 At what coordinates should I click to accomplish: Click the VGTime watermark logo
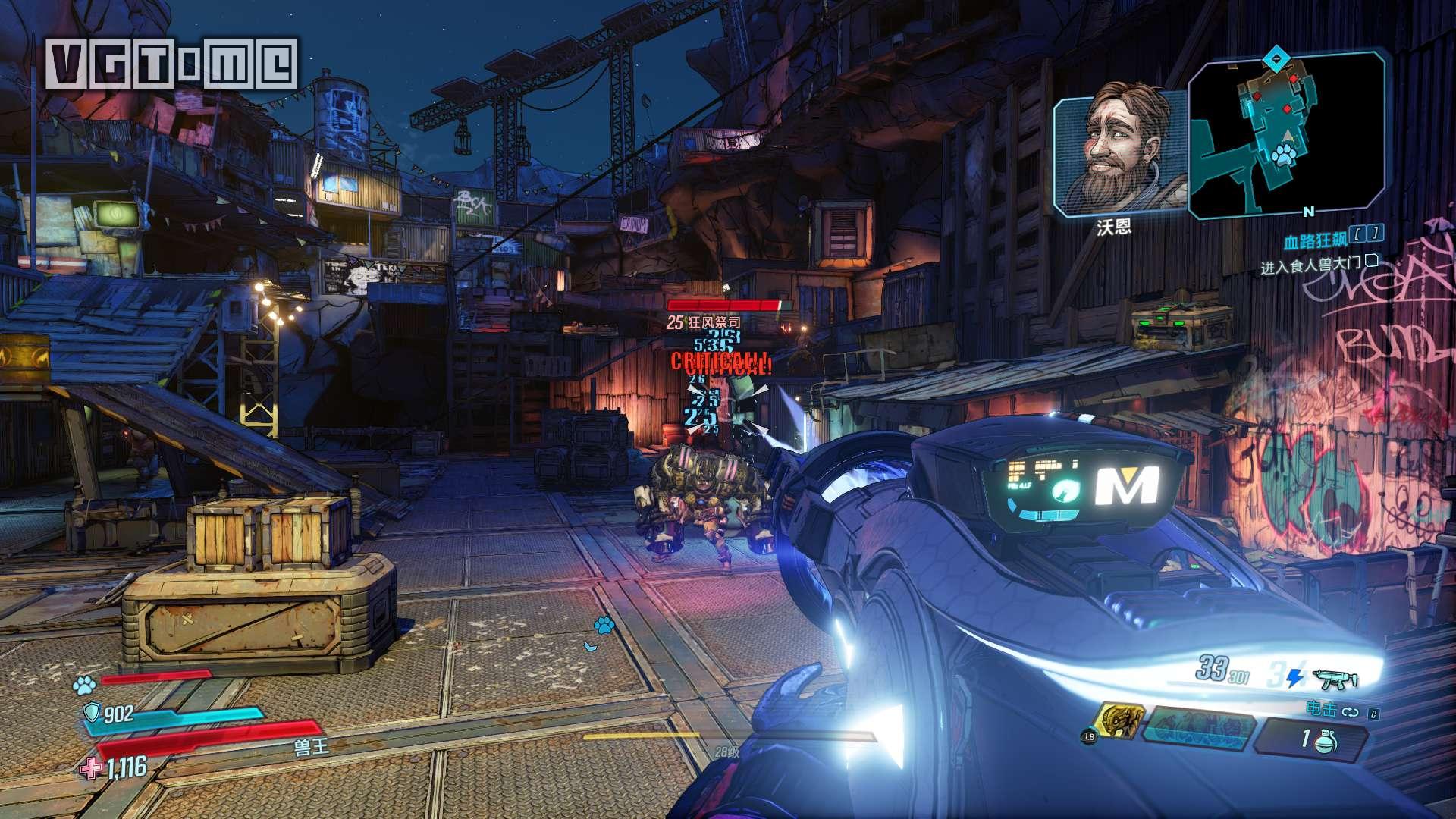172,63
